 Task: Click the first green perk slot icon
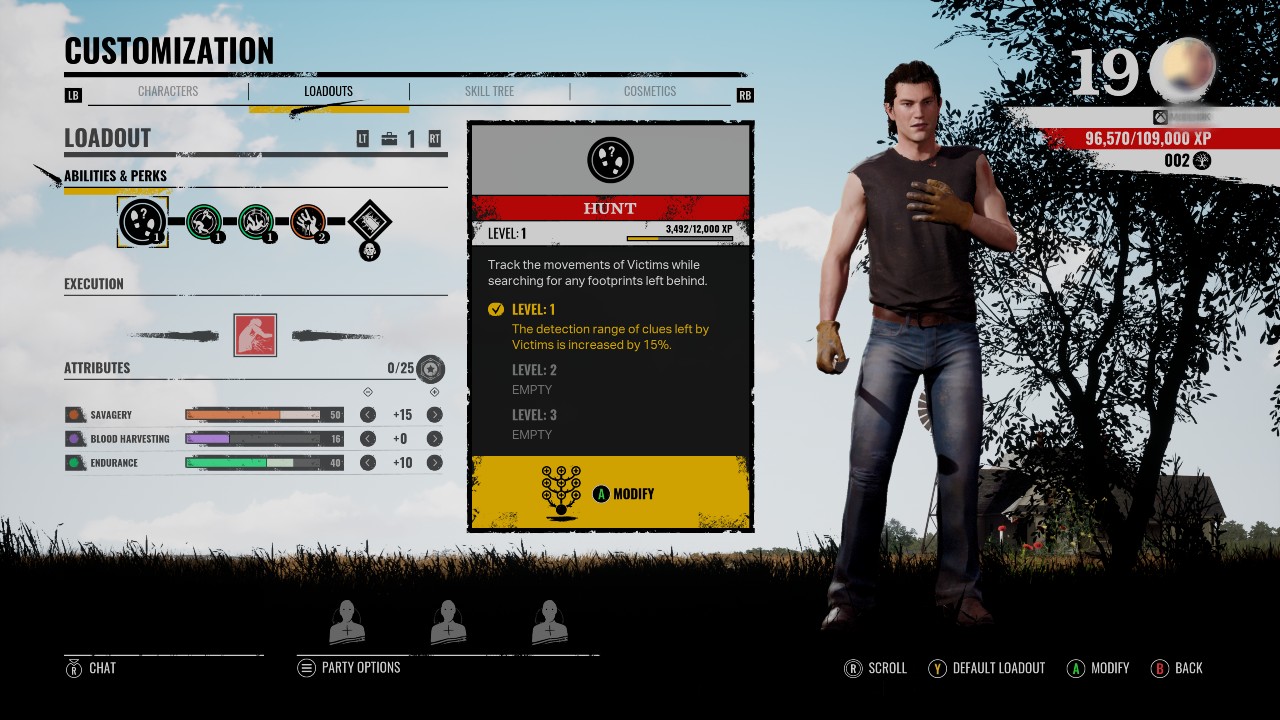pos(207,222)
